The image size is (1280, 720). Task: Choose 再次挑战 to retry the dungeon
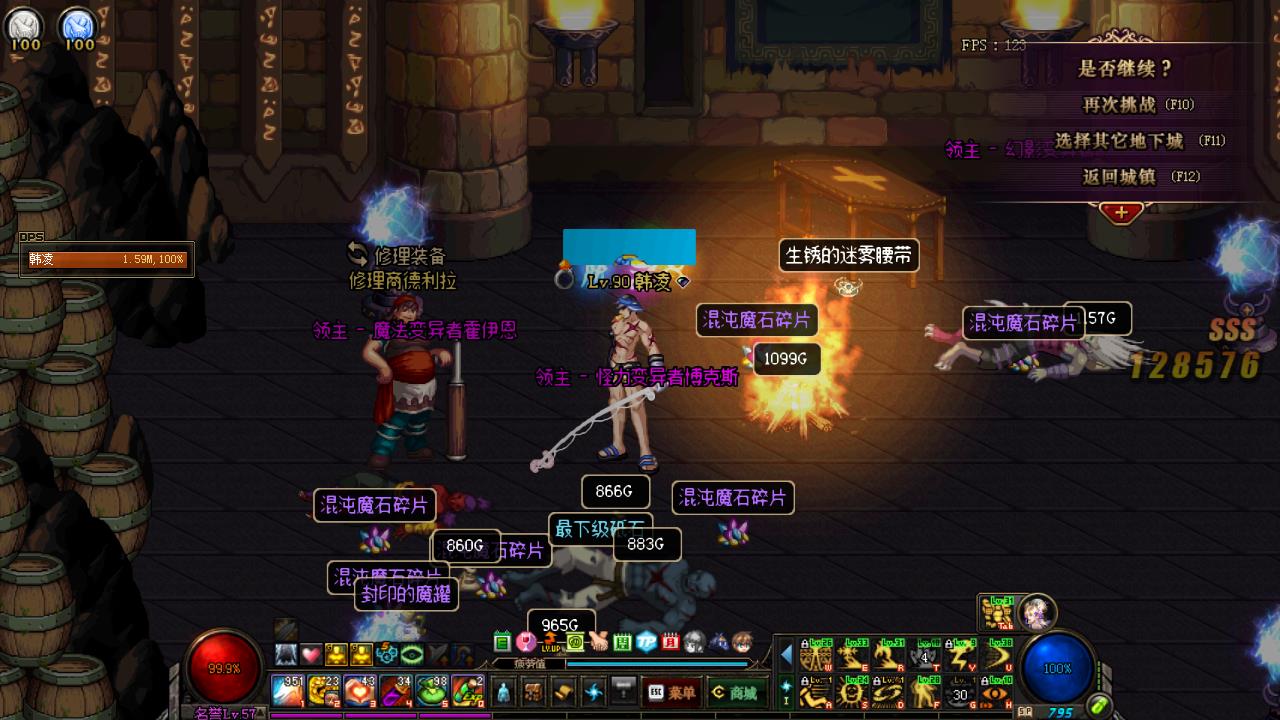[x=1137, y=105]
